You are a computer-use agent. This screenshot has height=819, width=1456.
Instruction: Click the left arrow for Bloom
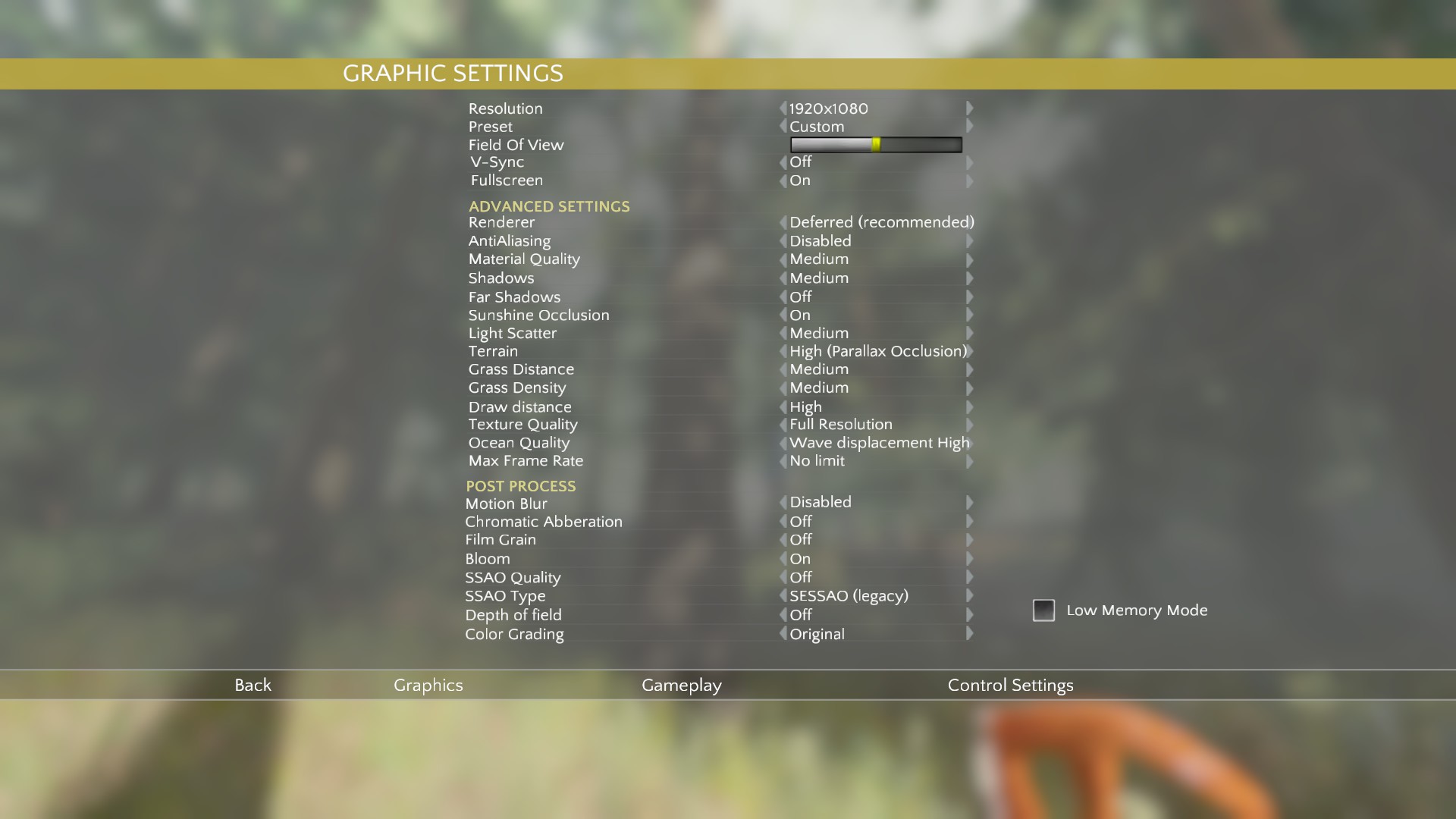point(783,559)
